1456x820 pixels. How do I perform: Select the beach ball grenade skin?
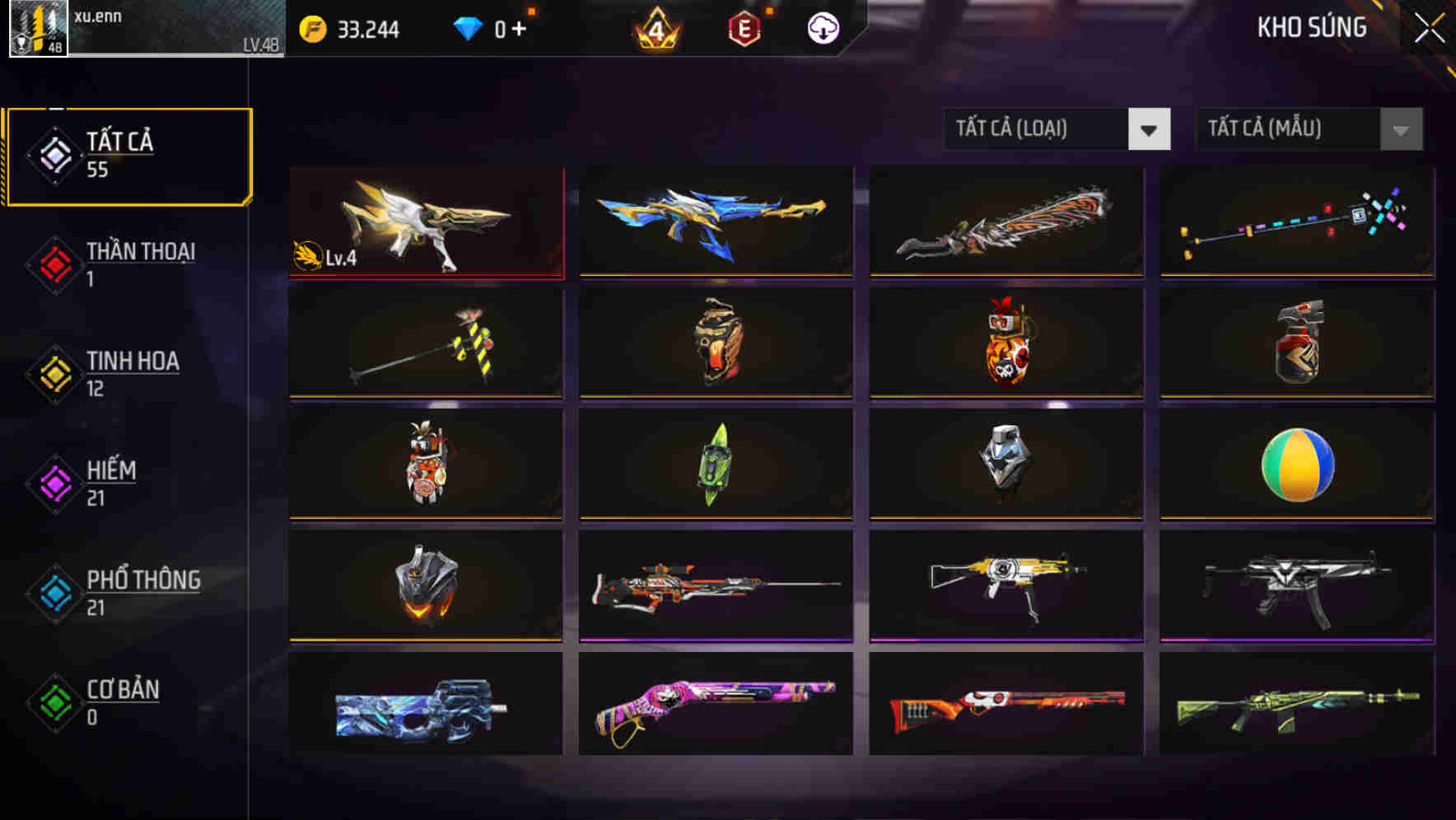click(x=1295, y=465)
